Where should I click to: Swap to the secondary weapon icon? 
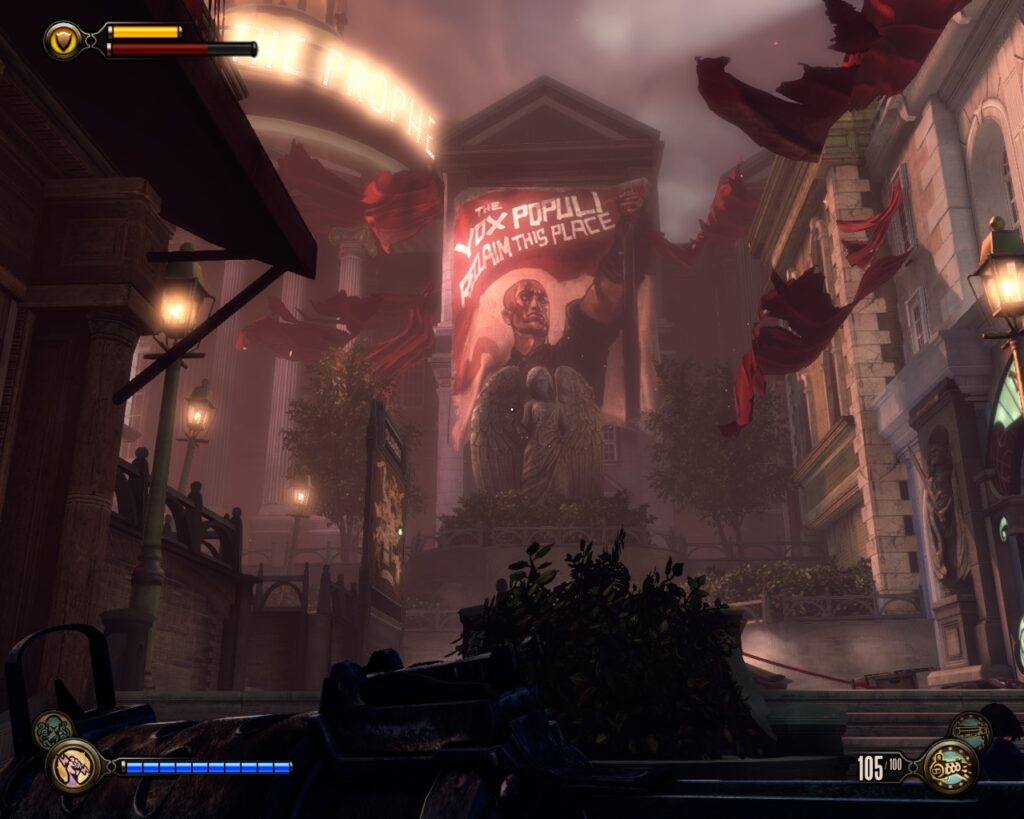pos(969,731)
